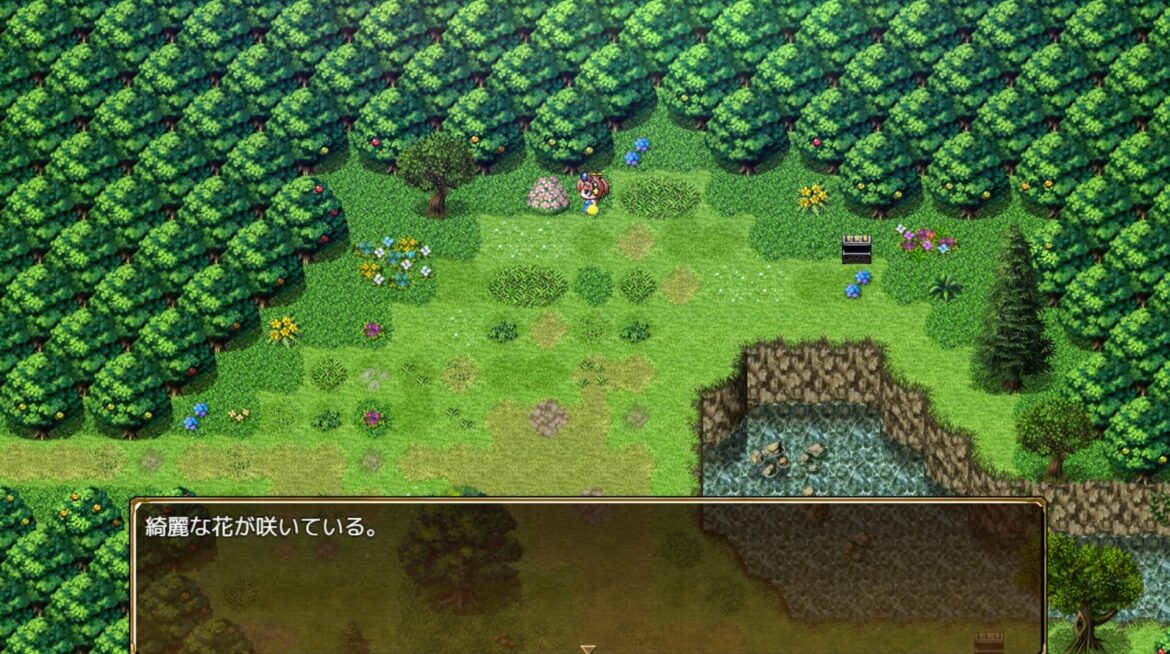Advance the 綺麗な花が咲いている message window
The image size is (1170, 654).
pos(588,575)
